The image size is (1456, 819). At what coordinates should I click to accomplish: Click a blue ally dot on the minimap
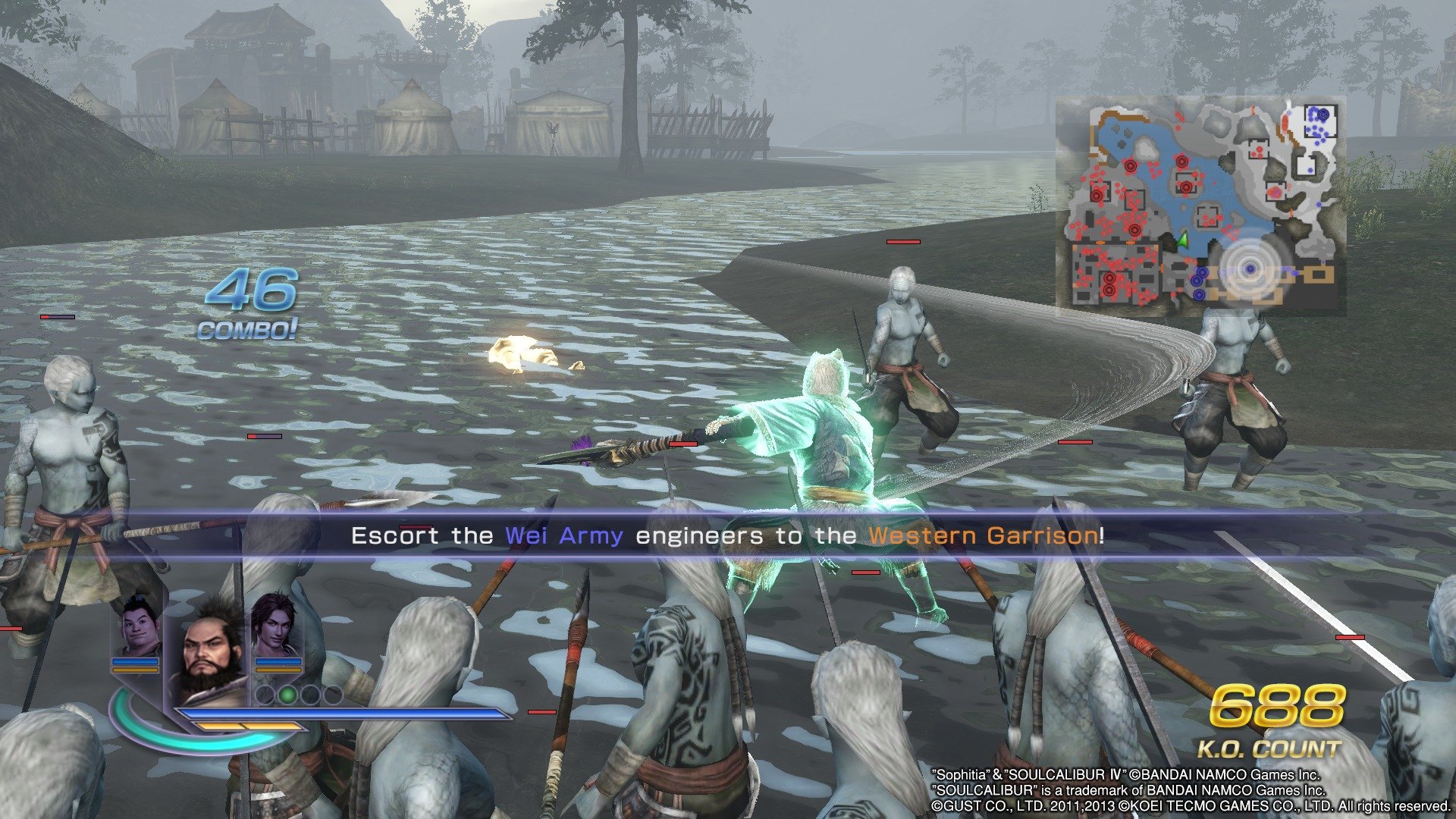click(1315, 127)
